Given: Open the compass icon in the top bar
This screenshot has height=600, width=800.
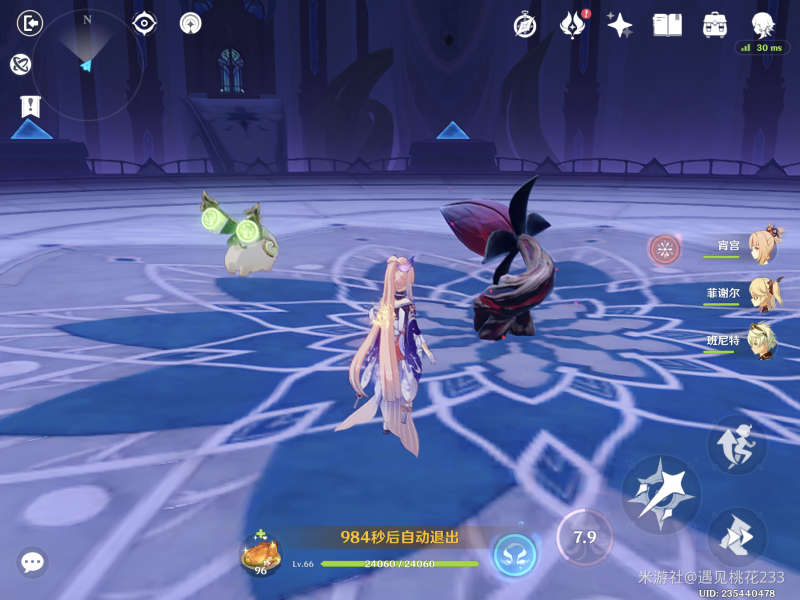Looking at the screenshot, I should coord(525,25).
